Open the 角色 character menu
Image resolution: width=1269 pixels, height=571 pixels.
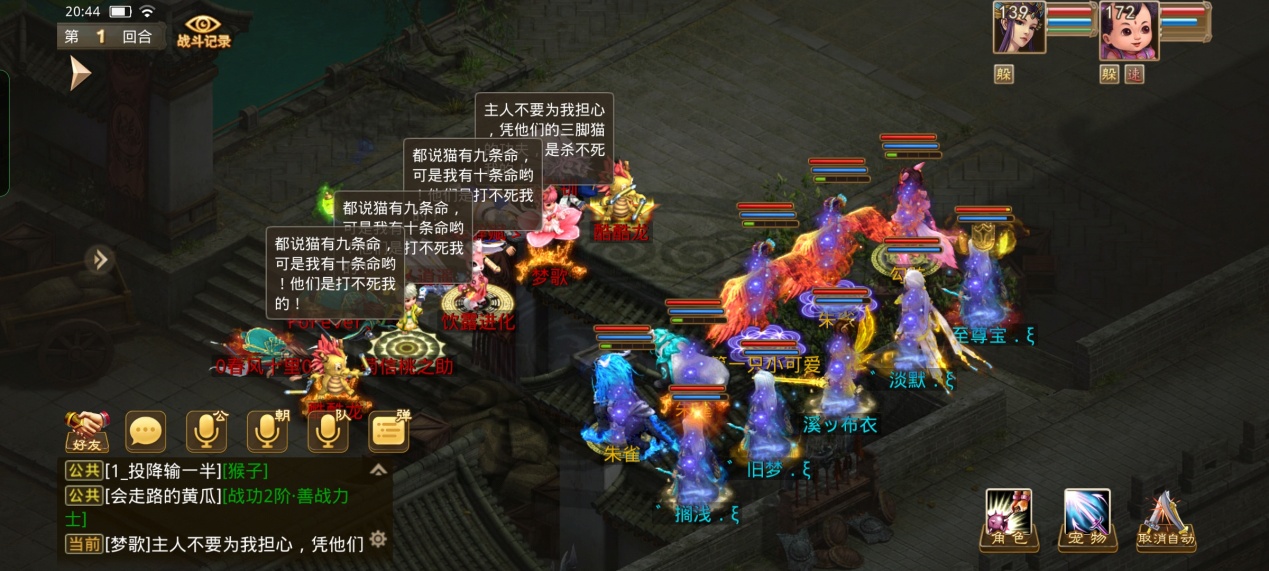coord(1008,519)
